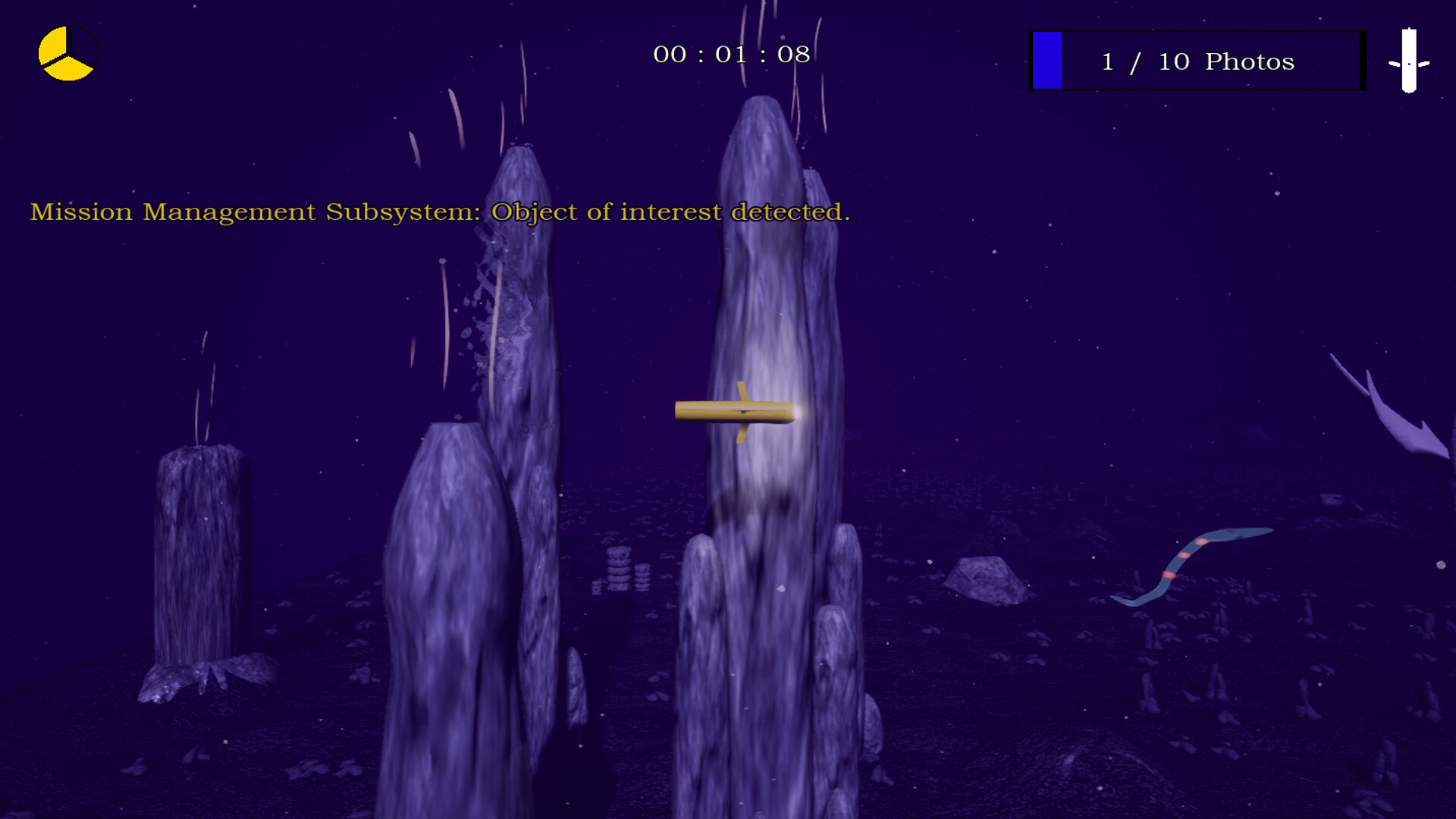Click the yellow AUV drone in the scene
This screenshot has height=819, width=1456.
(739, 412)
